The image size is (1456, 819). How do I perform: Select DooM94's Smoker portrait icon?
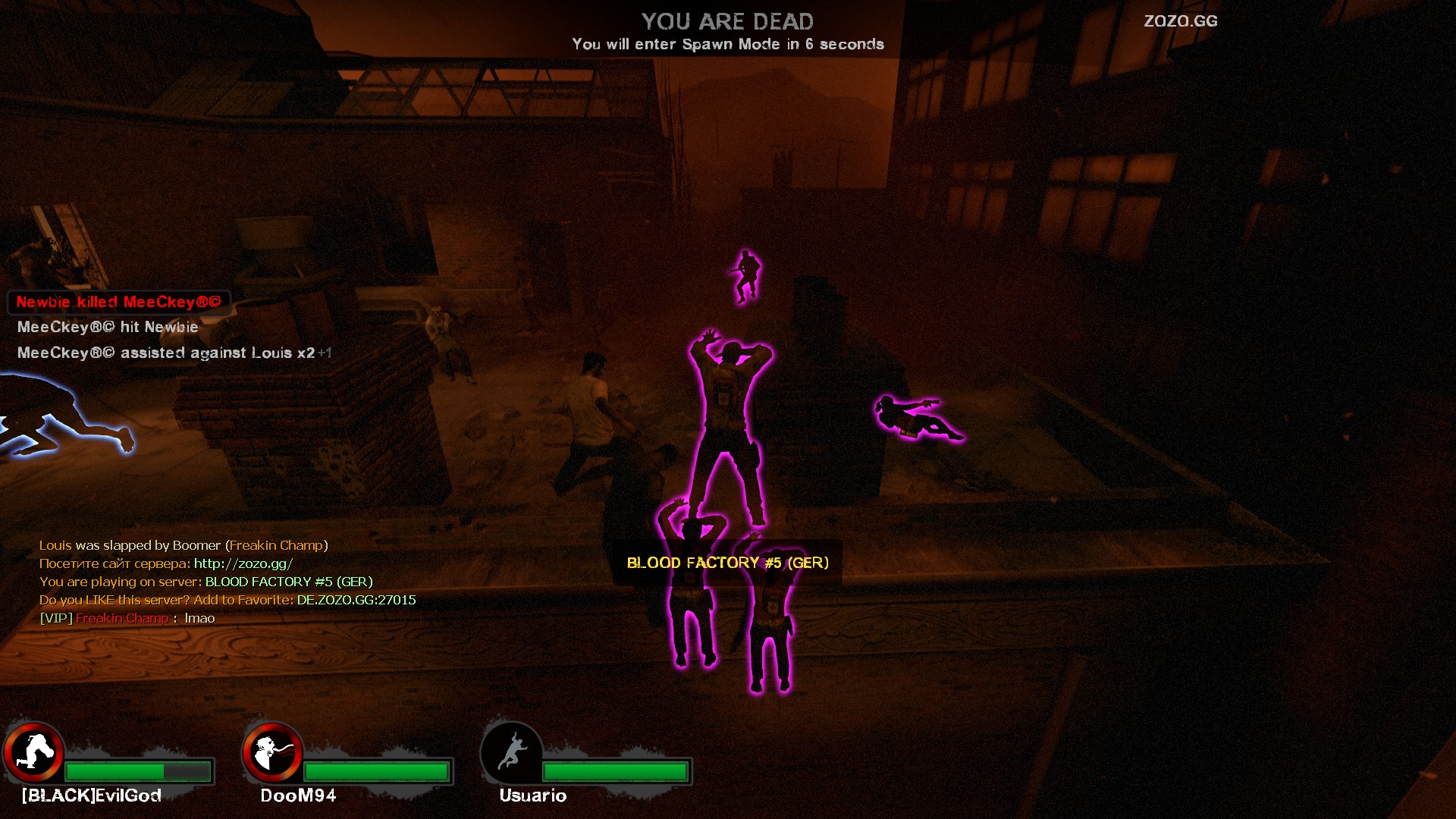point(272,752)
